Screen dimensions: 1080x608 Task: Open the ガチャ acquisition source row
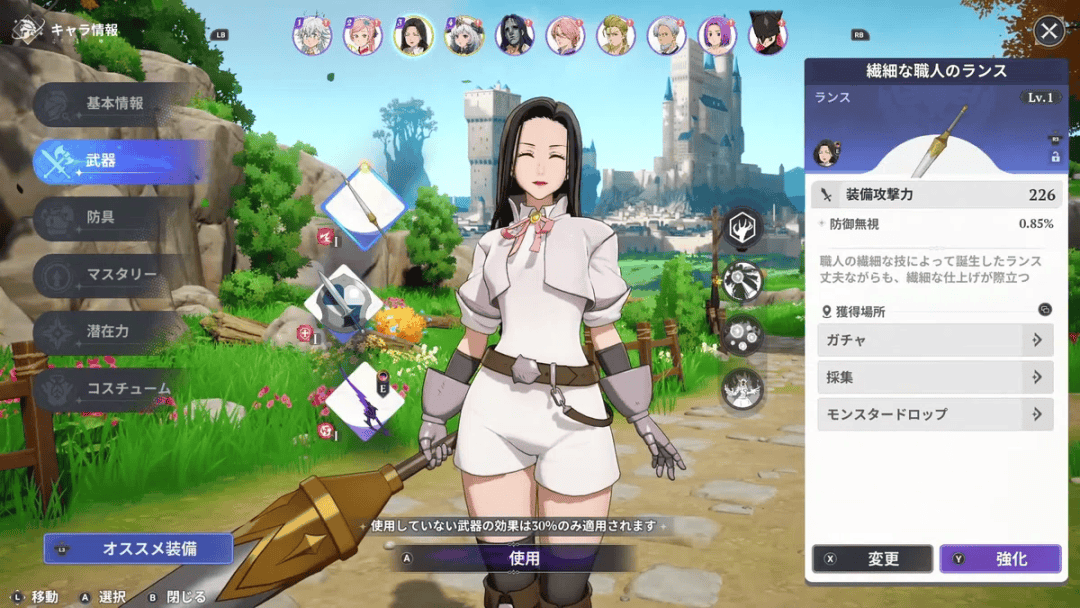coord(935,340)
